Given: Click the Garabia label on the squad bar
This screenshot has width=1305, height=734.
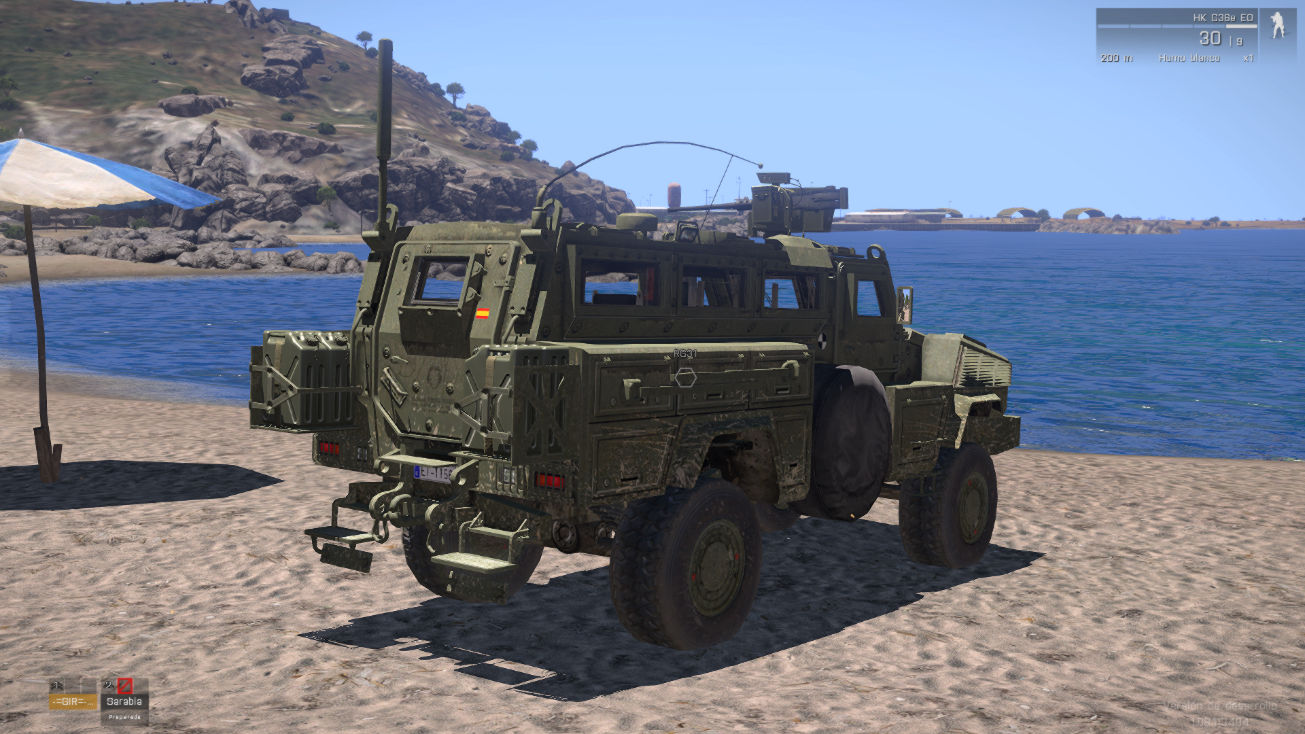Looking at the screenshot, I should (123, 701).
